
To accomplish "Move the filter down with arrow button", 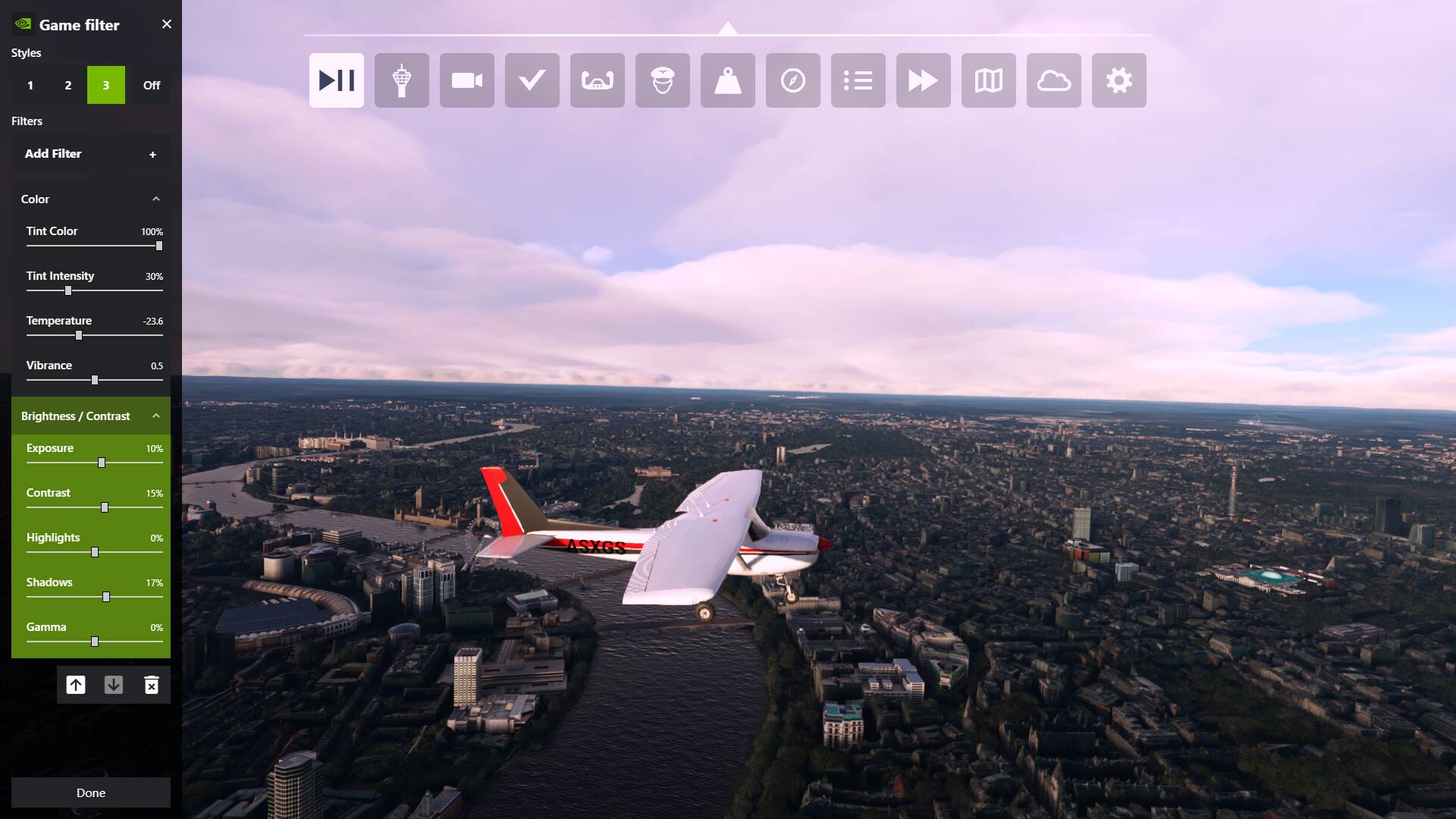I will (114, 686).
